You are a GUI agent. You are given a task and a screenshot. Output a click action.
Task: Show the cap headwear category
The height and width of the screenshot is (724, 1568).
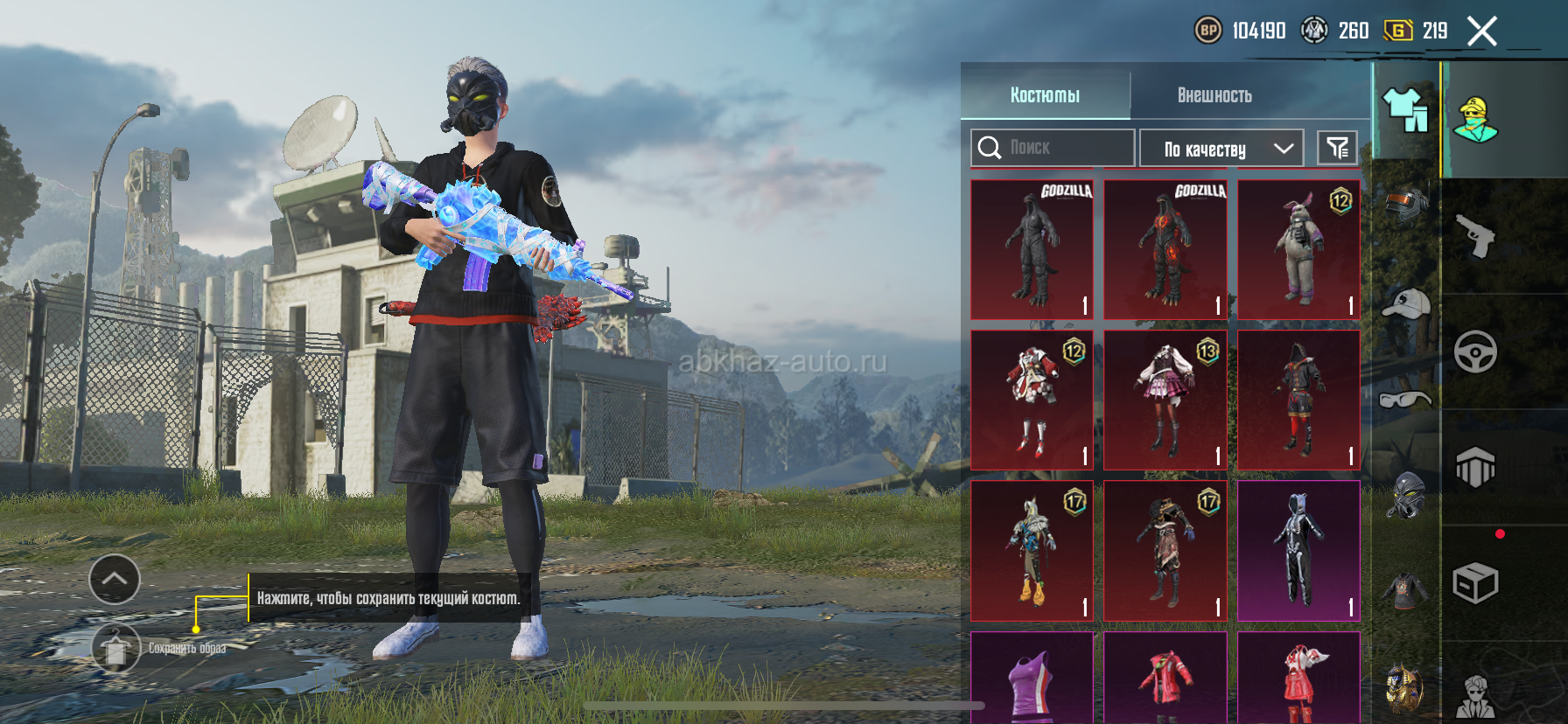click(x=1406, y=303)
